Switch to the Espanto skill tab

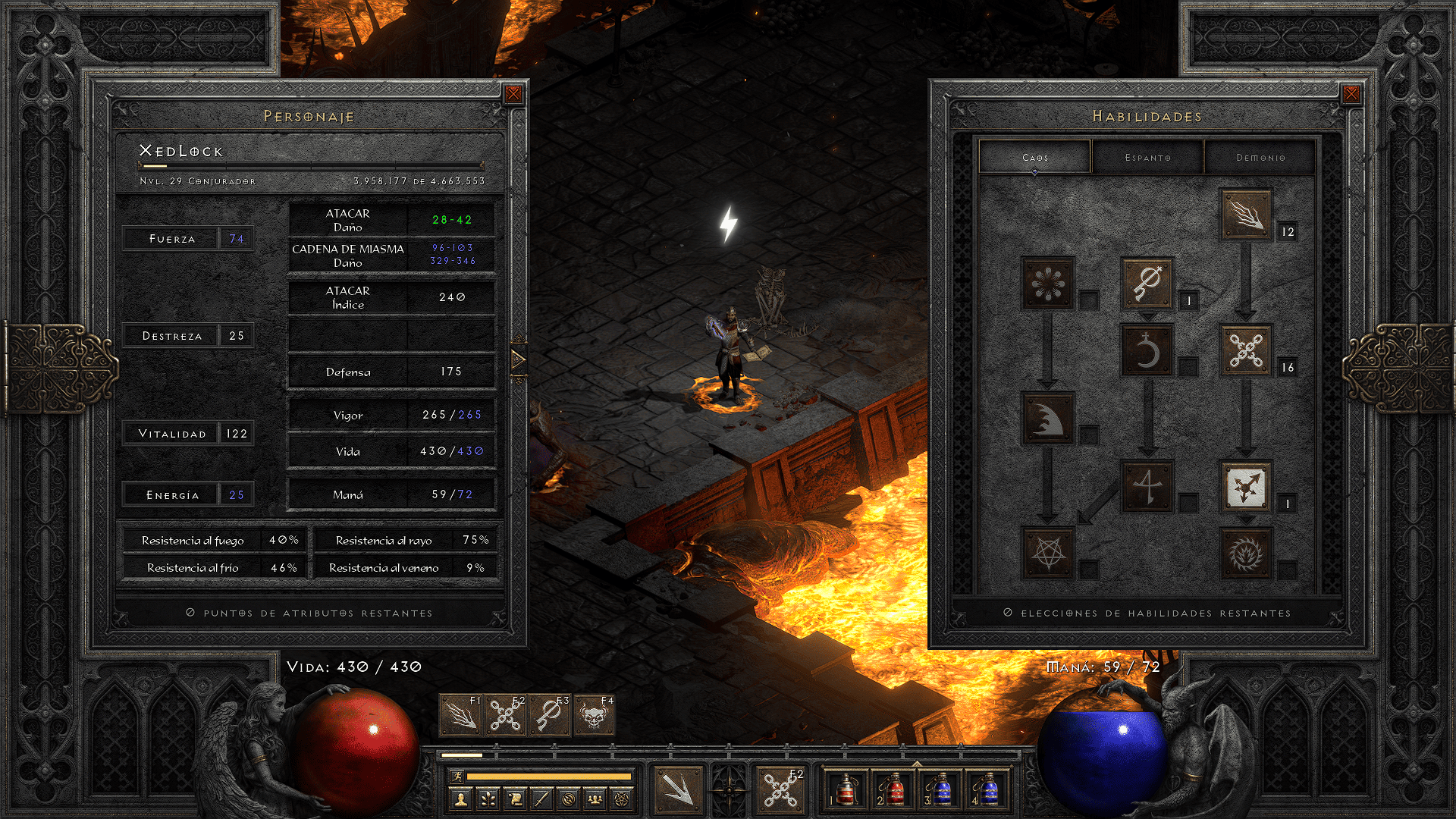(x=1147, y=158)
